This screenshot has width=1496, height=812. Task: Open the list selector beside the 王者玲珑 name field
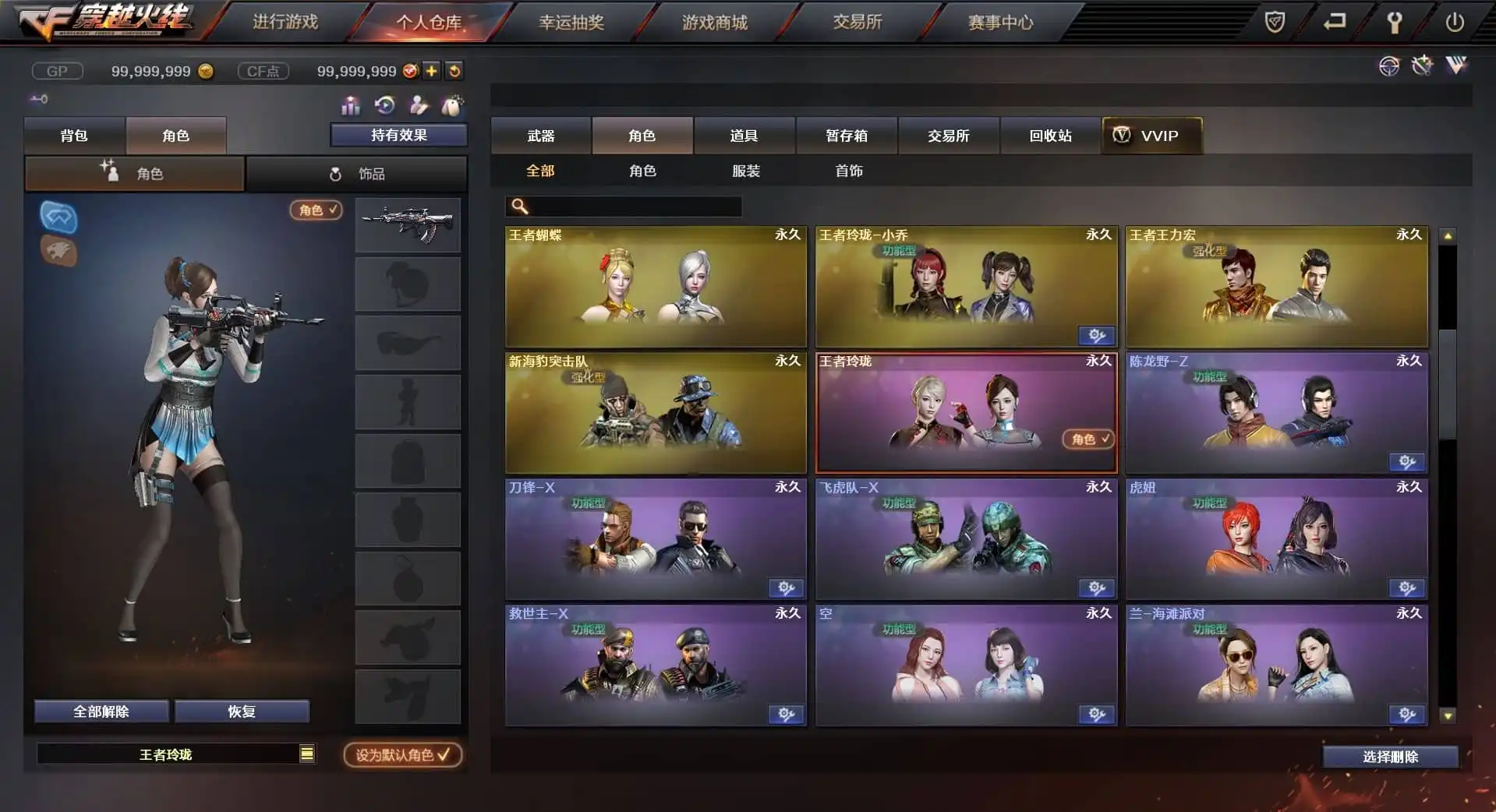pos(307,754)
